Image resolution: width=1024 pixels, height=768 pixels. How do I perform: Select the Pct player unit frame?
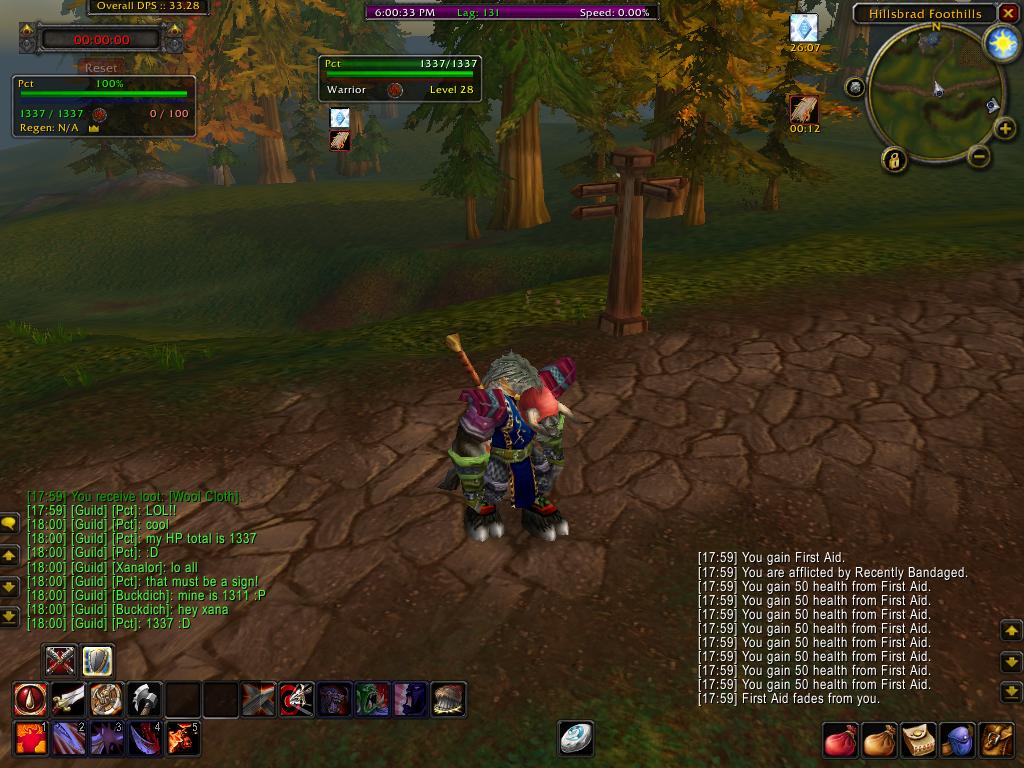point(103,105)
